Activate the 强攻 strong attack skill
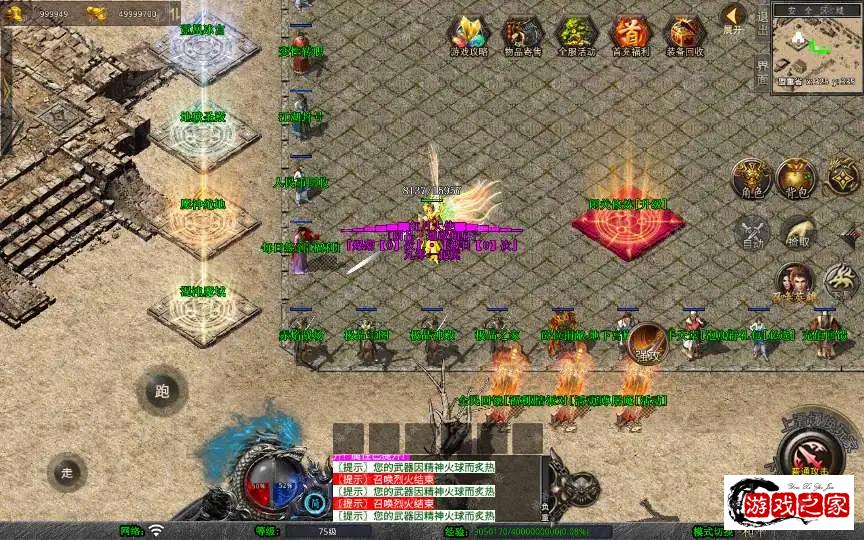Image resolution: width=864 pixels, height=540 pixels. pyautogui.click(x=647, y=343)
